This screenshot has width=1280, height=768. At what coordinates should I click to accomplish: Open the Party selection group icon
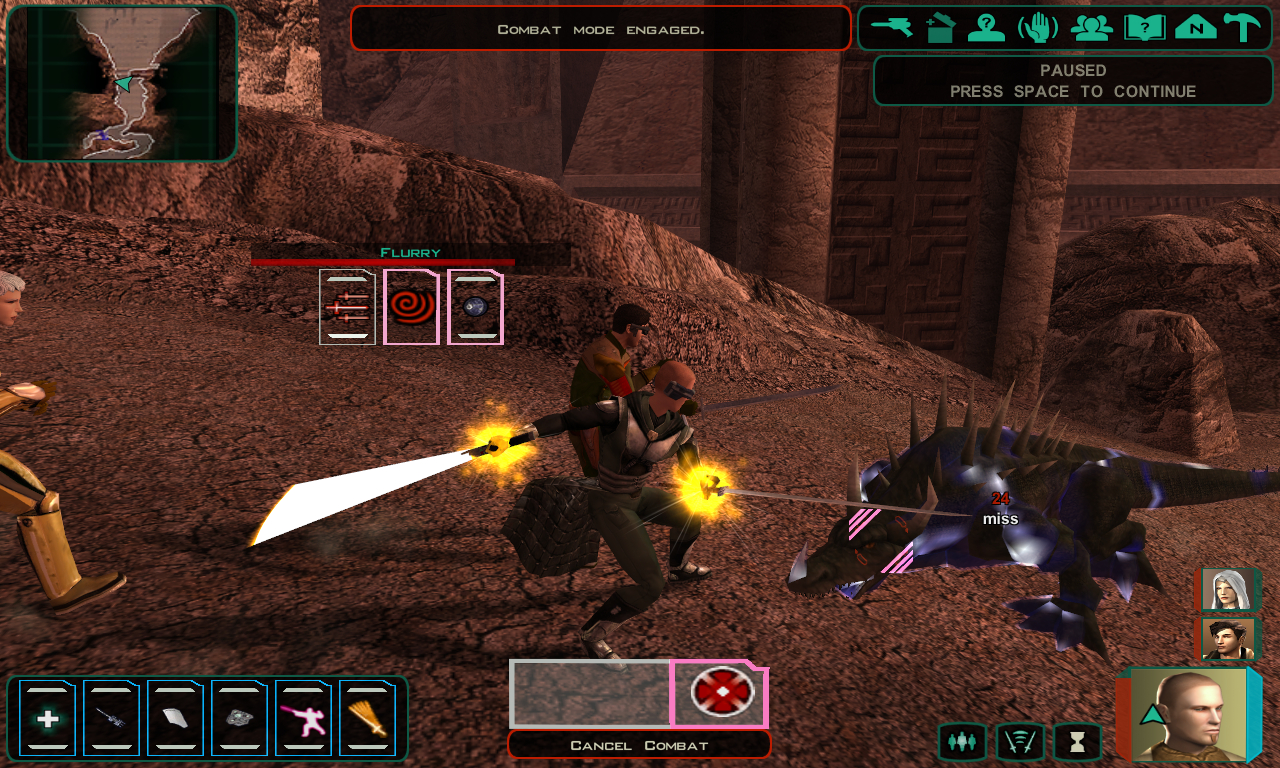click(1091, 27)
